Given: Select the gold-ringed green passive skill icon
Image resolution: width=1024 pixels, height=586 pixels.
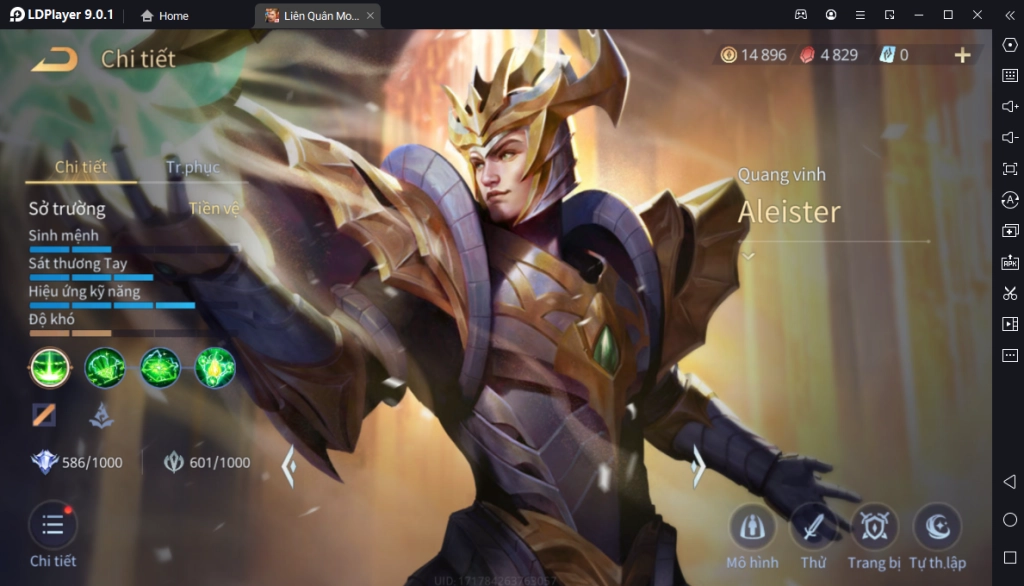Looking at the screenshot, I should pos(49,368).
